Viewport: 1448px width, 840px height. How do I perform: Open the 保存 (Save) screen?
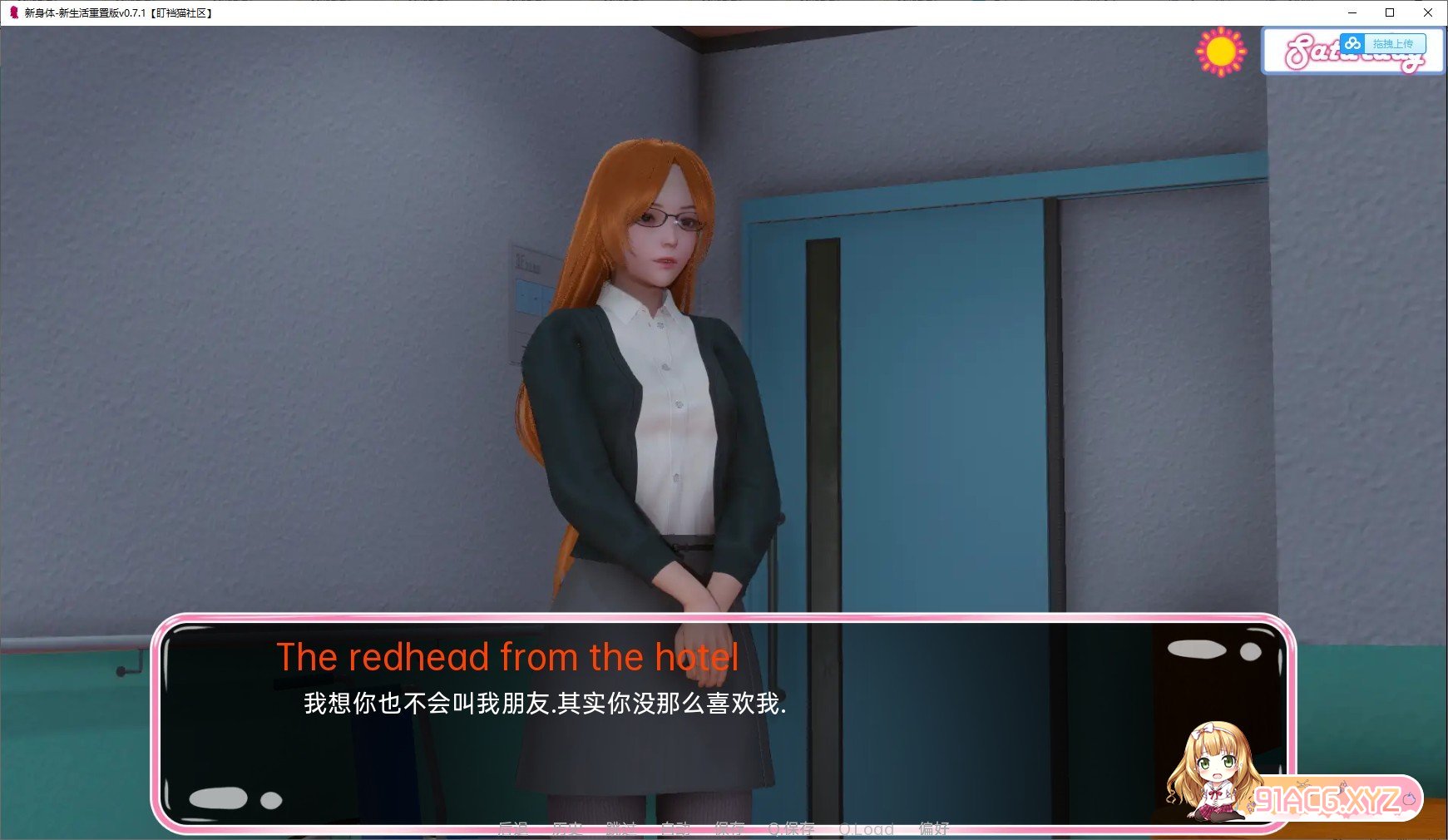729,828
